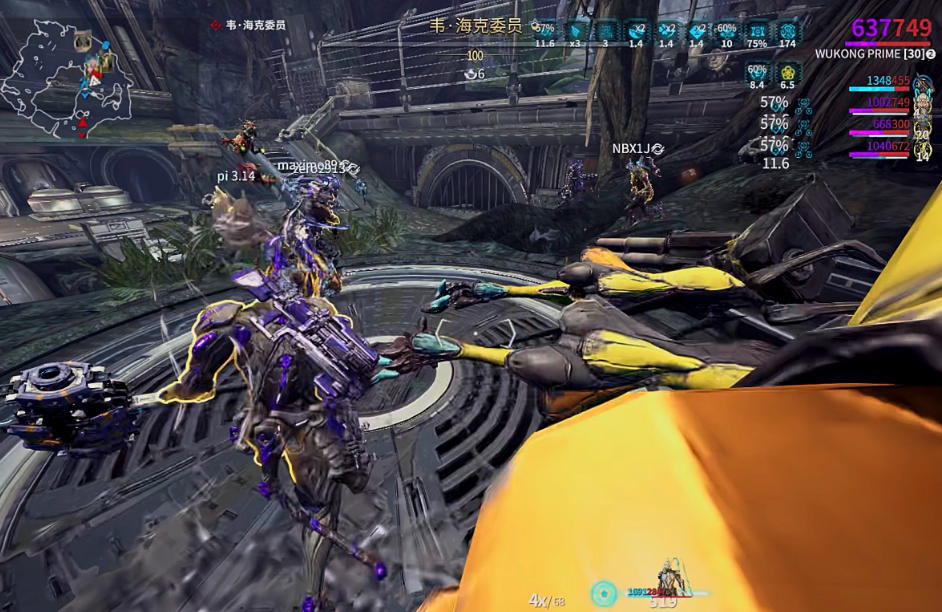
Task: Click the companion portrait at bottom center
Action: [x=667, y=580]
